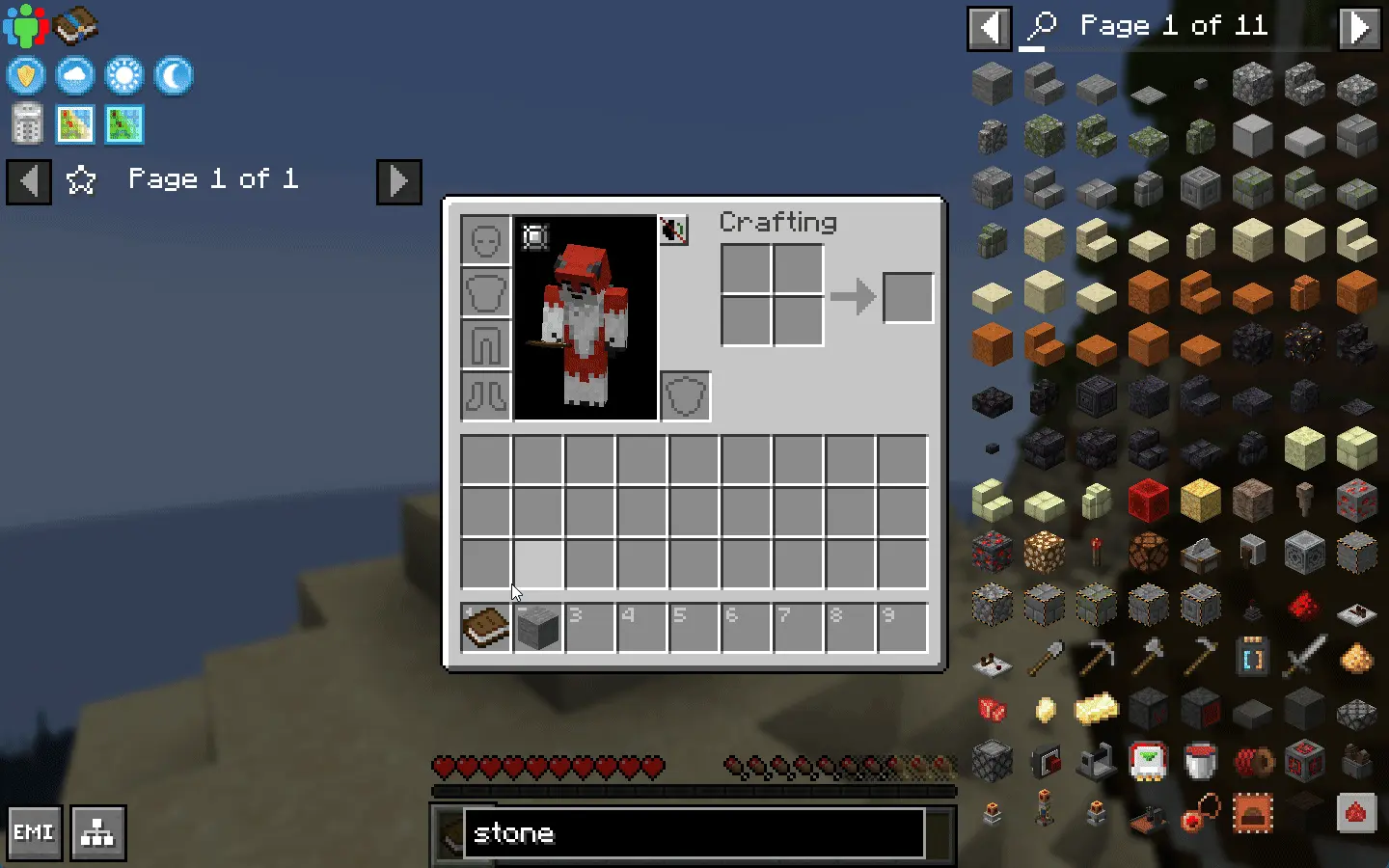Click the stone search text field
Image resolution: width=1389 pixels, height=868 pixels.
coord(693,833)
